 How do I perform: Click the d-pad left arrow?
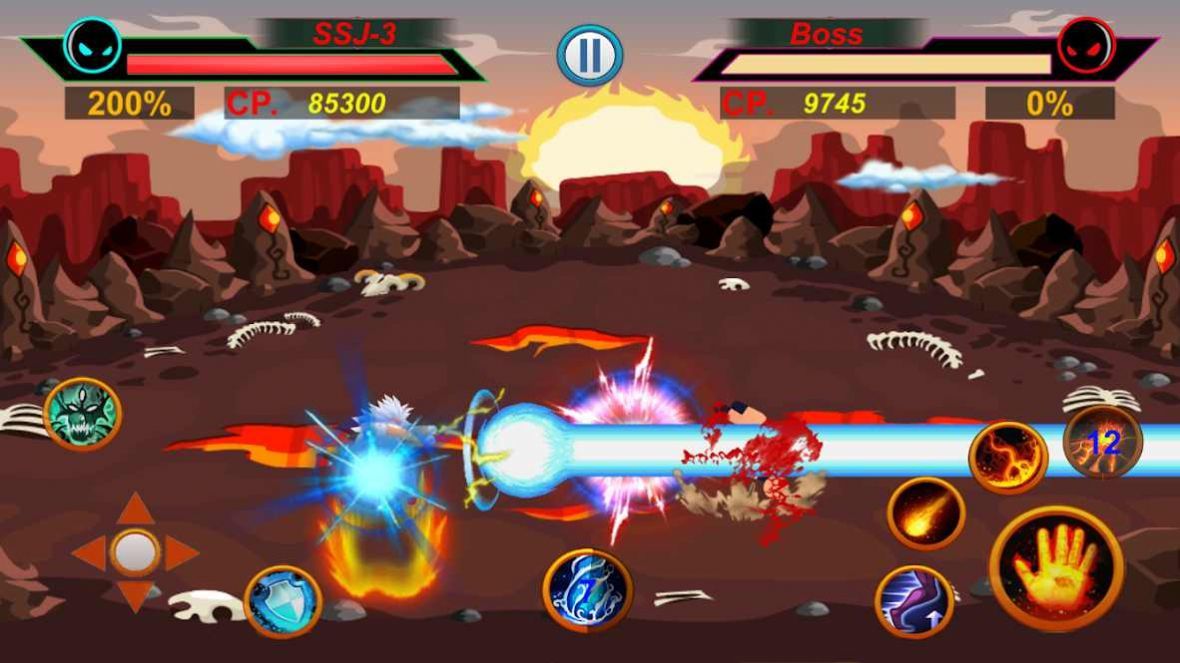[89, 553]
